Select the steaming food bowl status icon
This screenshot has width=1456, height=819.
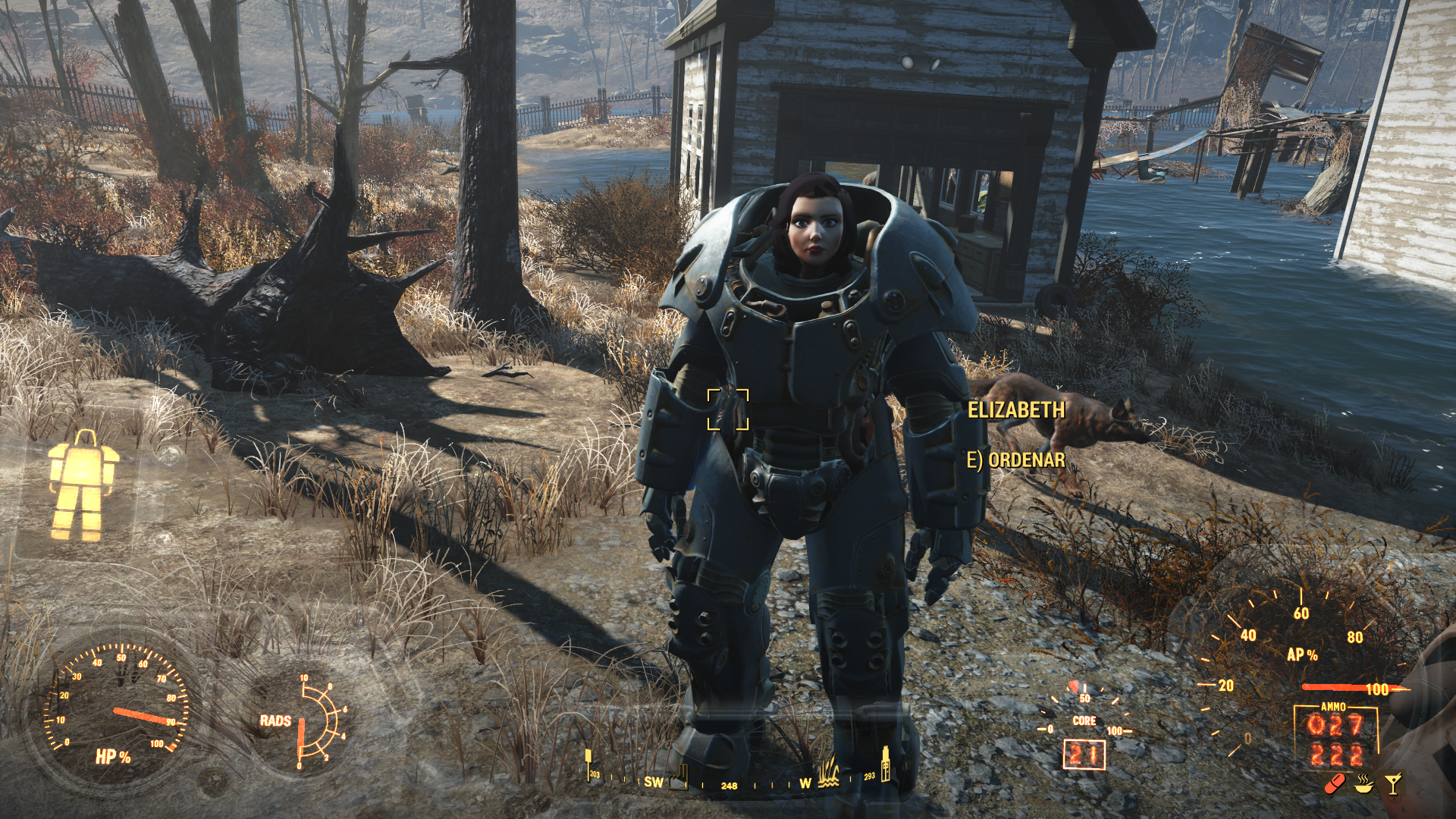(1365, 784)
